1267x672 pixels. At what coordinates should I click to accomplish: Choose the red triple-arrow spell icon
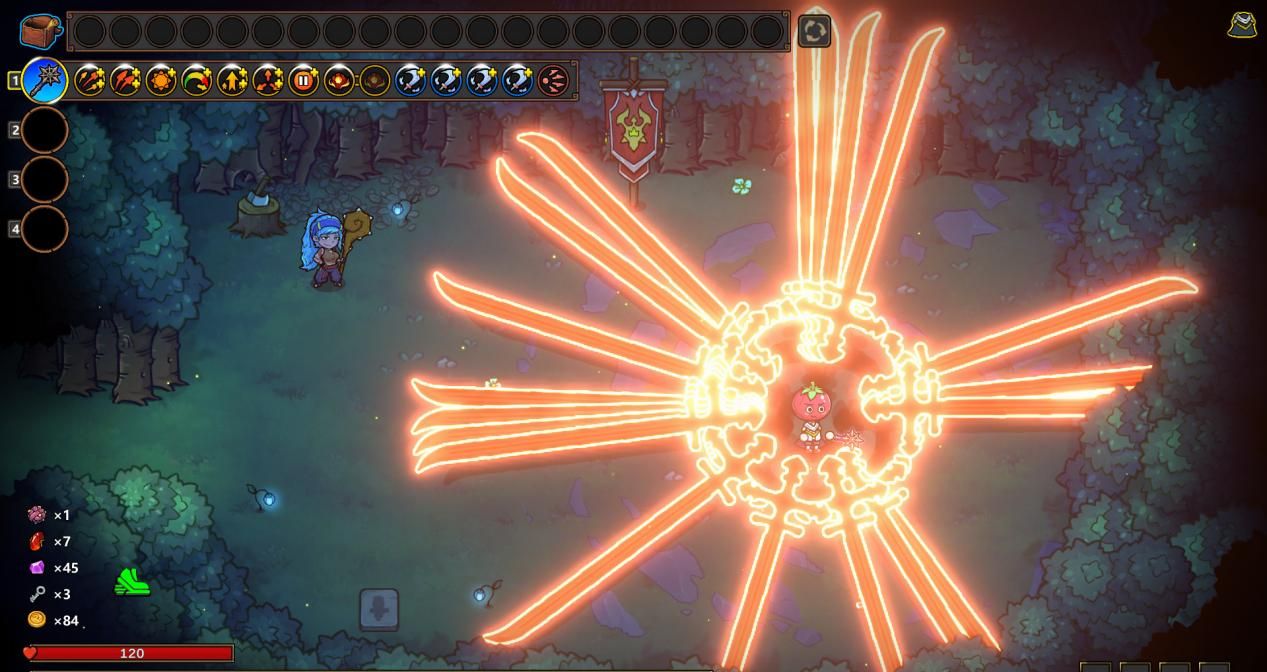coord(125,80)
